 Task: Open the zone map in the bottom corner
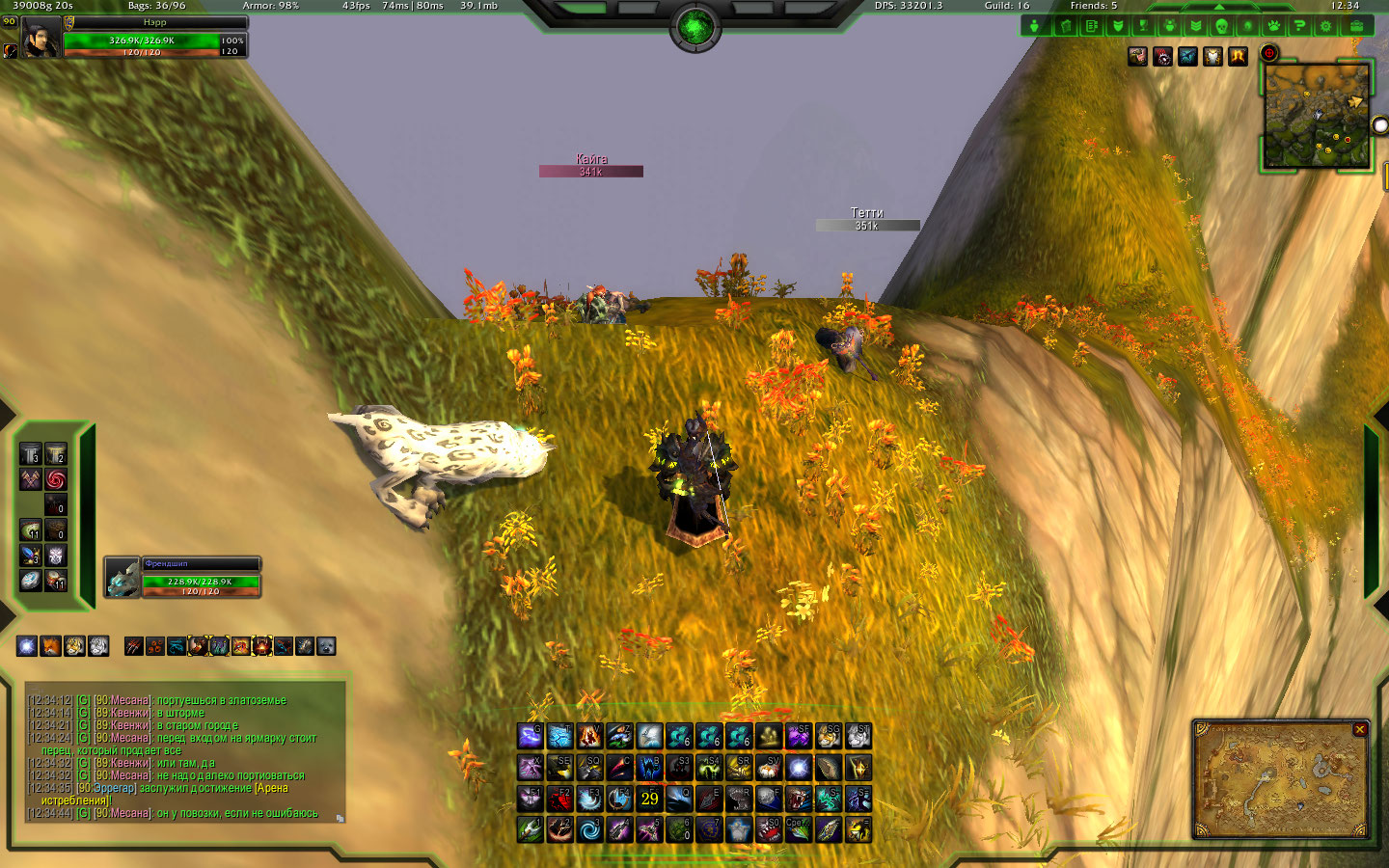coord(1279,781)
